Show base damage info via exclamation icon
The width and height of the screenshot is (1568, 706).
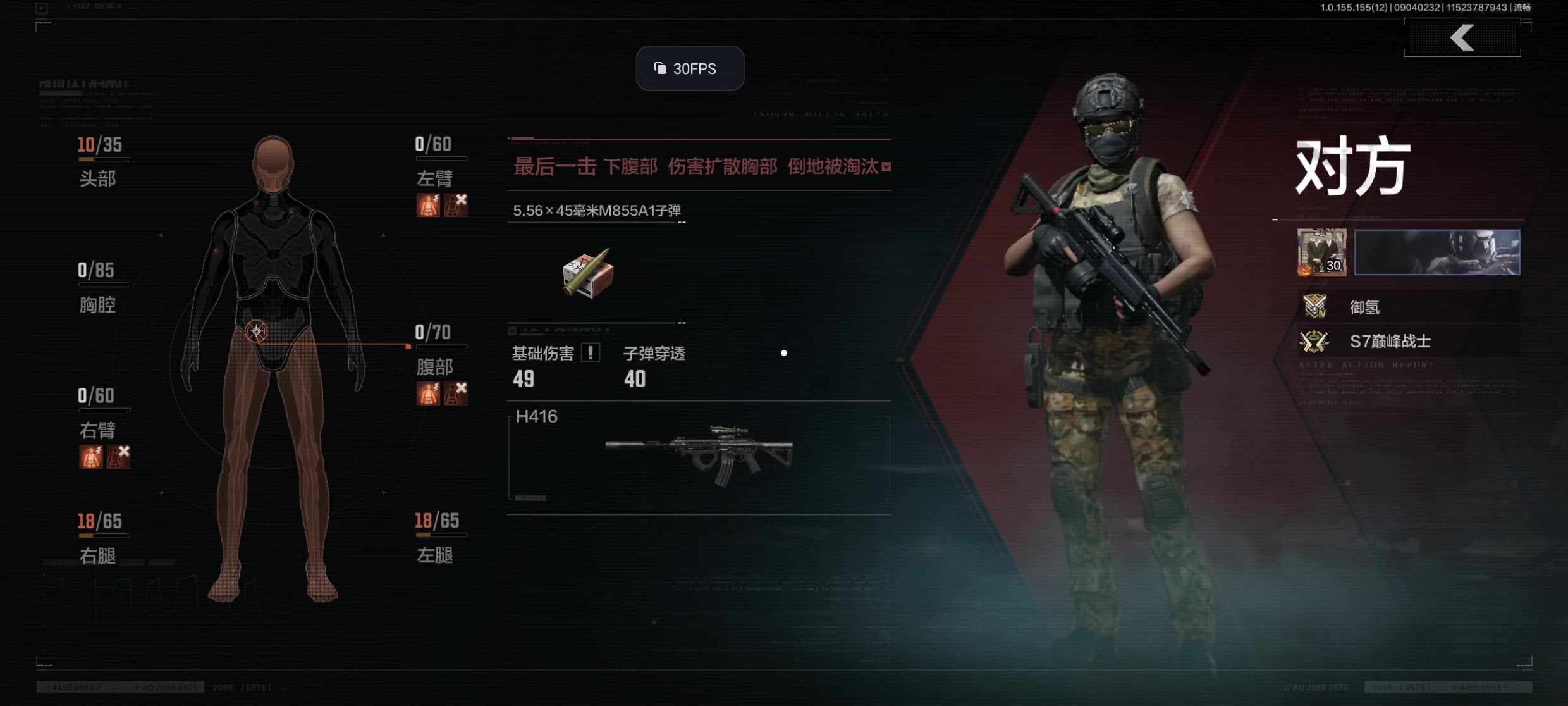[591, 353]
